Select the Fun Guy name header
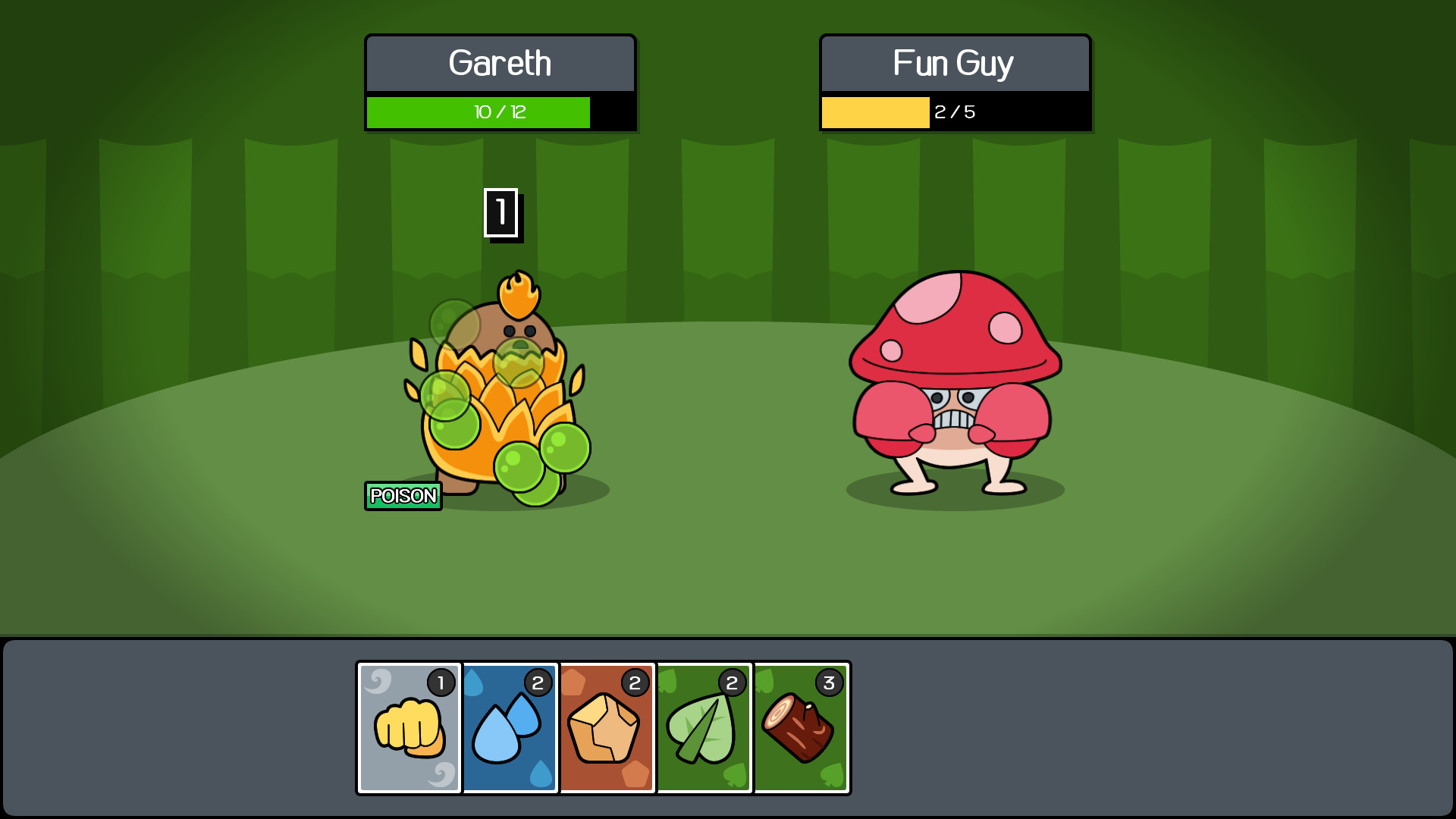Image resolution: width=1456 pixels, height=819 pixels. coord(955,64)
